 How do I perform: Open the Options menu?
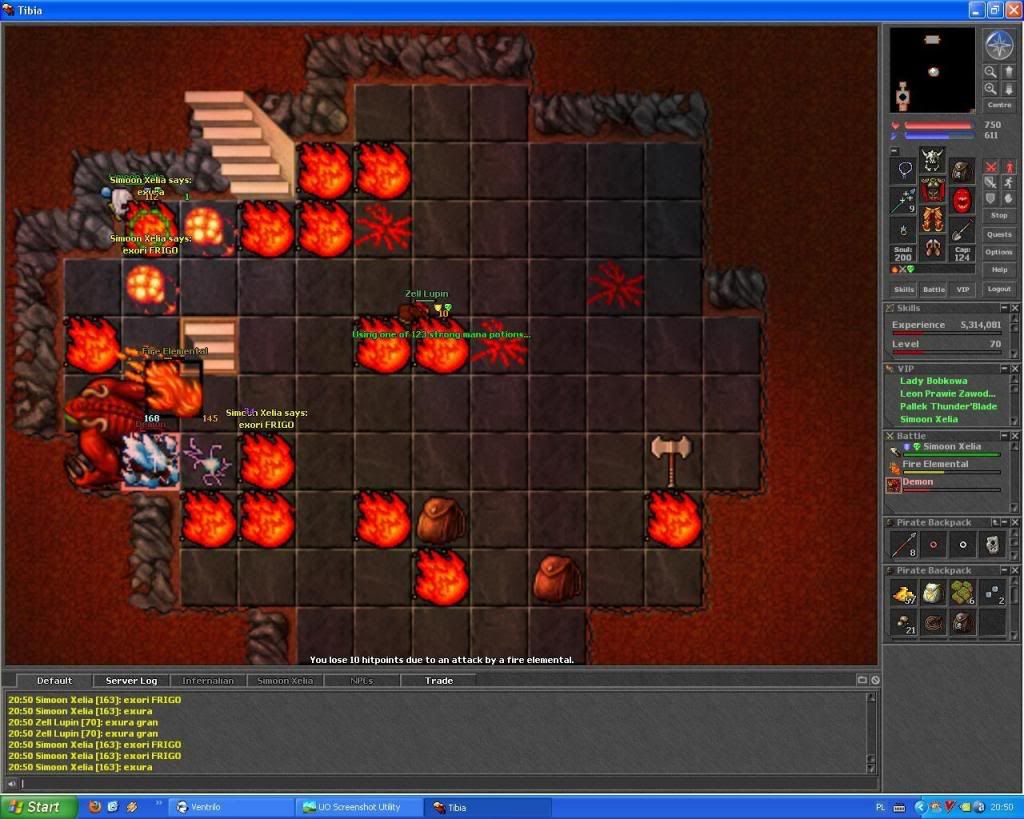[999, 252]
